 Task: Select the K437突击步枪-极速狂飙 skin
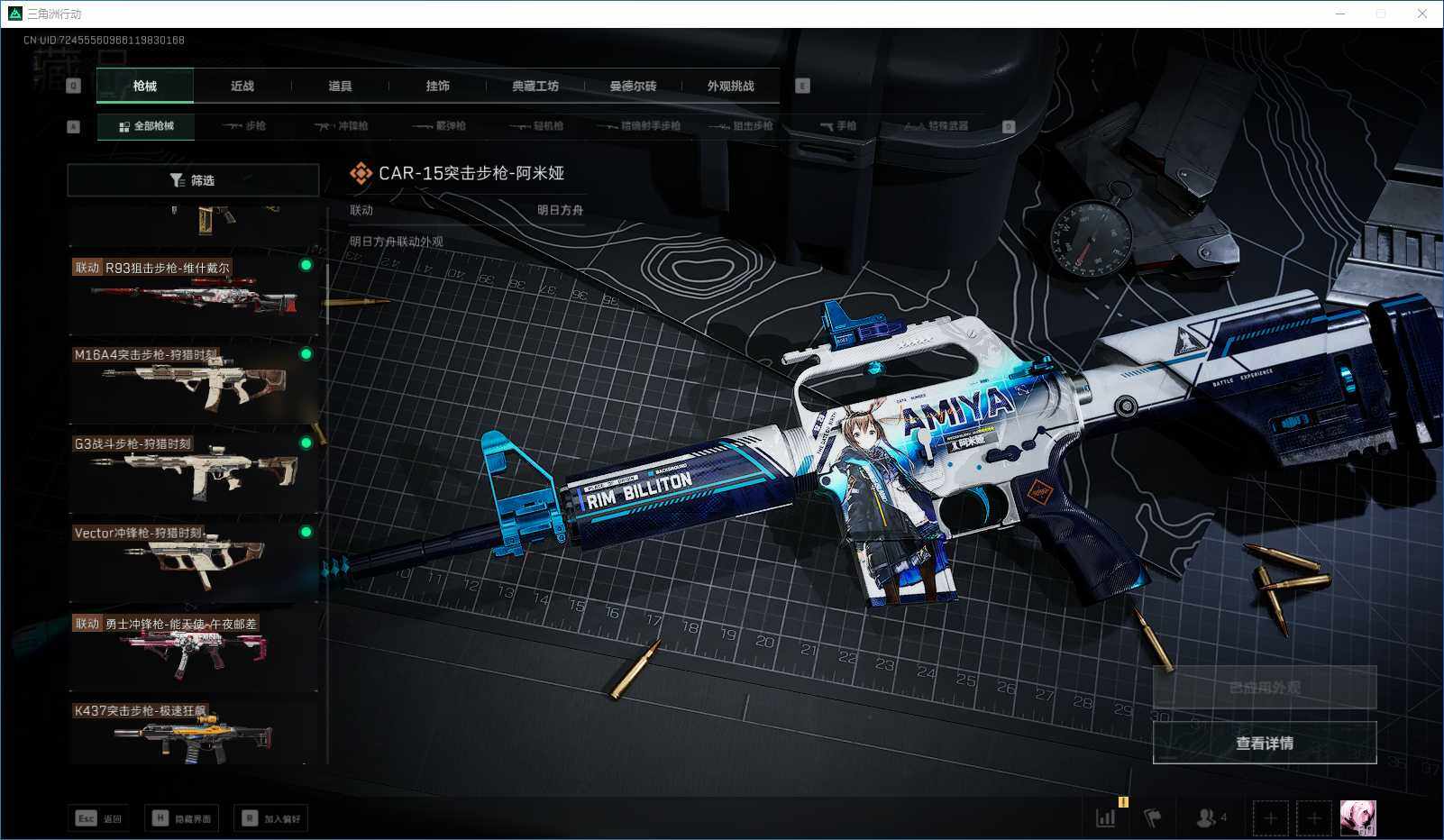pos(193,732)
